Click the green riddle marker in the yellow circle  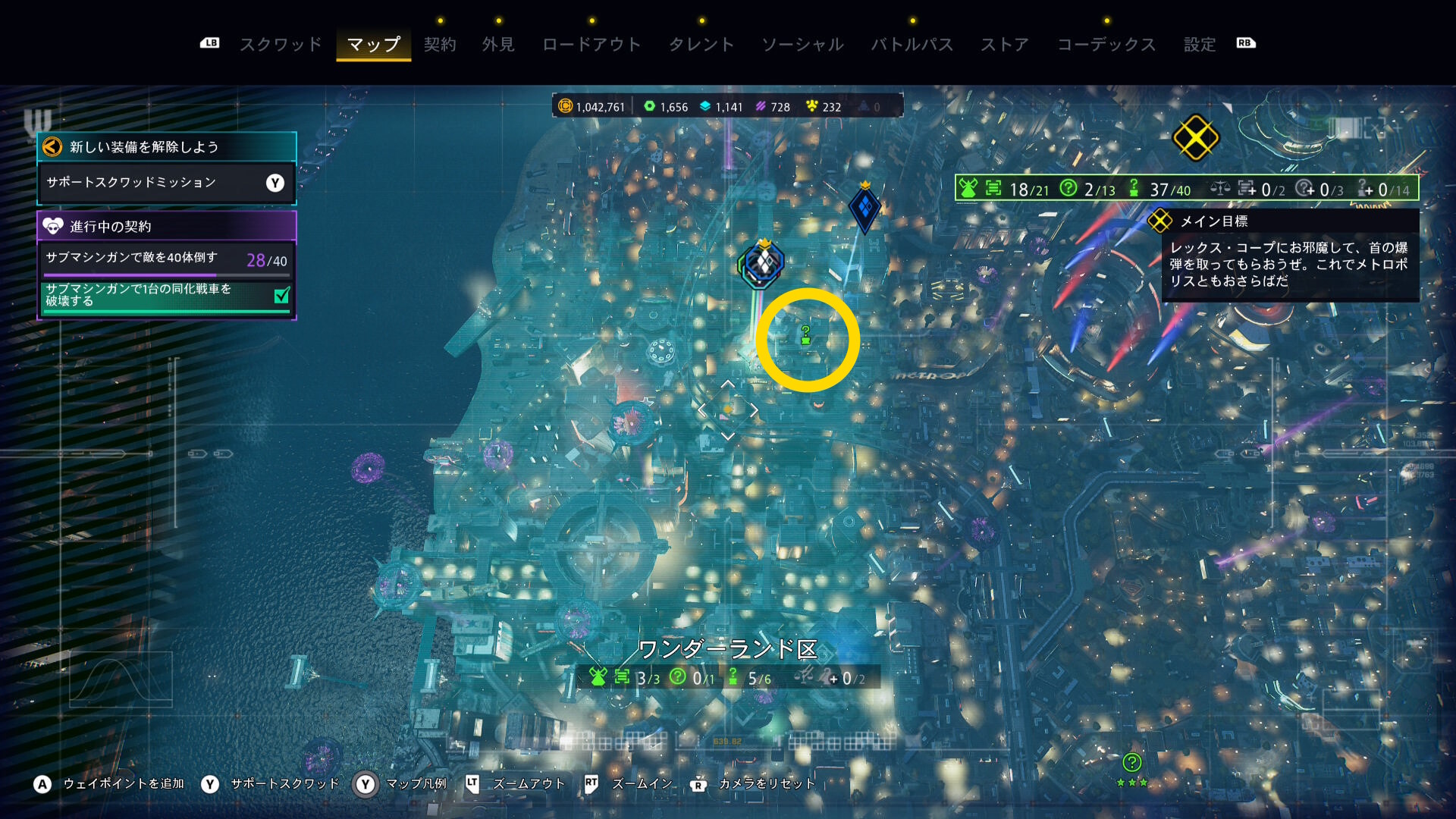(806, 334)
